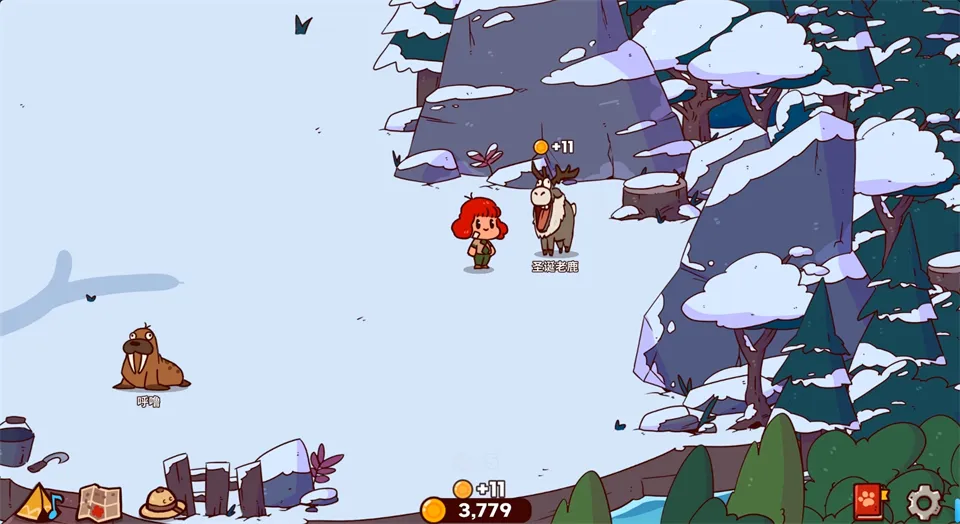960x524 pixels.
Task: Open the red paw-print journal book
Action: point(867,500)
